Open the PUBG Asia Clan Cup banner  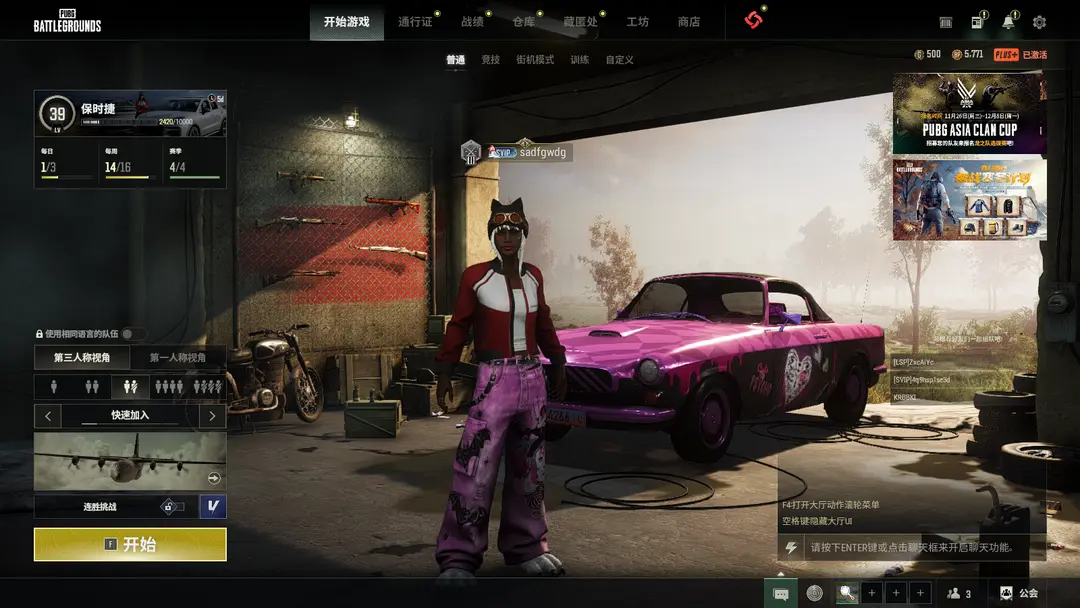[969, 114]
